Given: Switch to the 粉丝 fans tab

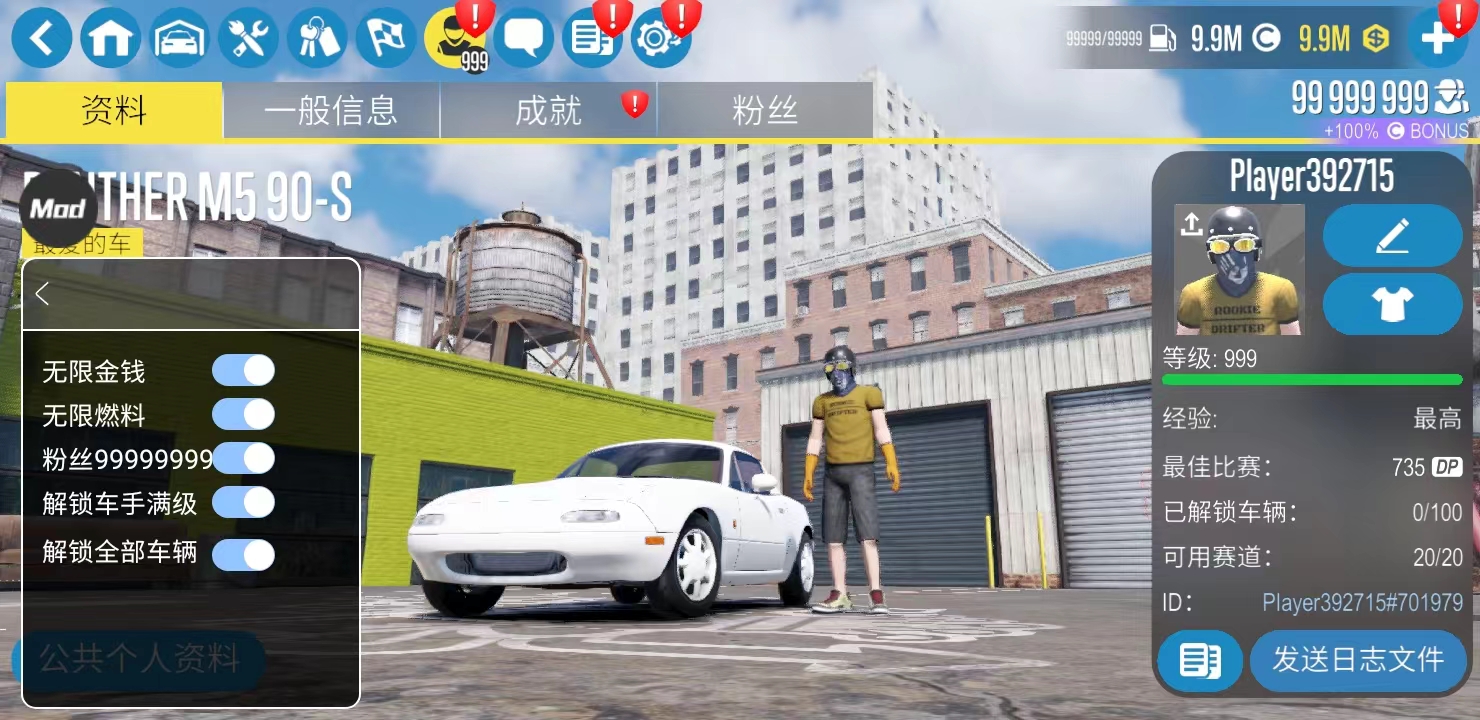Looking at the screenshot, I should (x=765, y=111).
